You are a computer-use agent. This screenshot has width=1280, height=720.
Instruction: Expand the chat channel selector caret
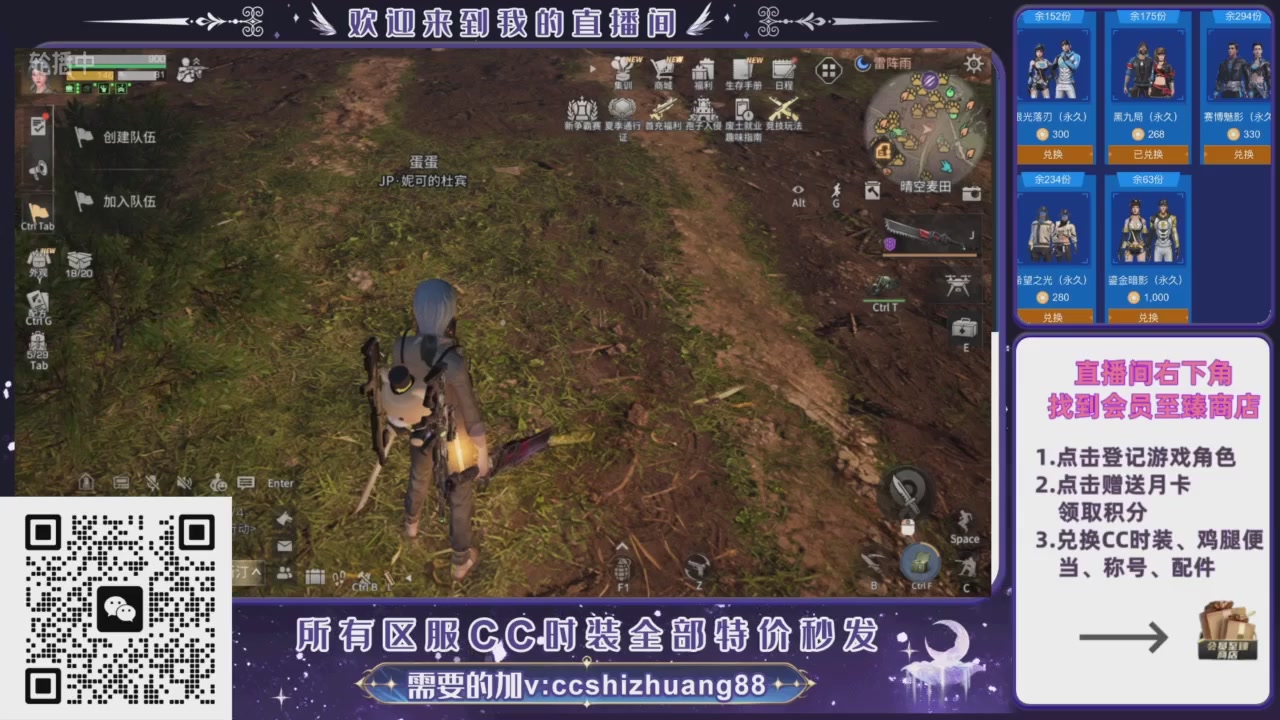tap(256, 571)
